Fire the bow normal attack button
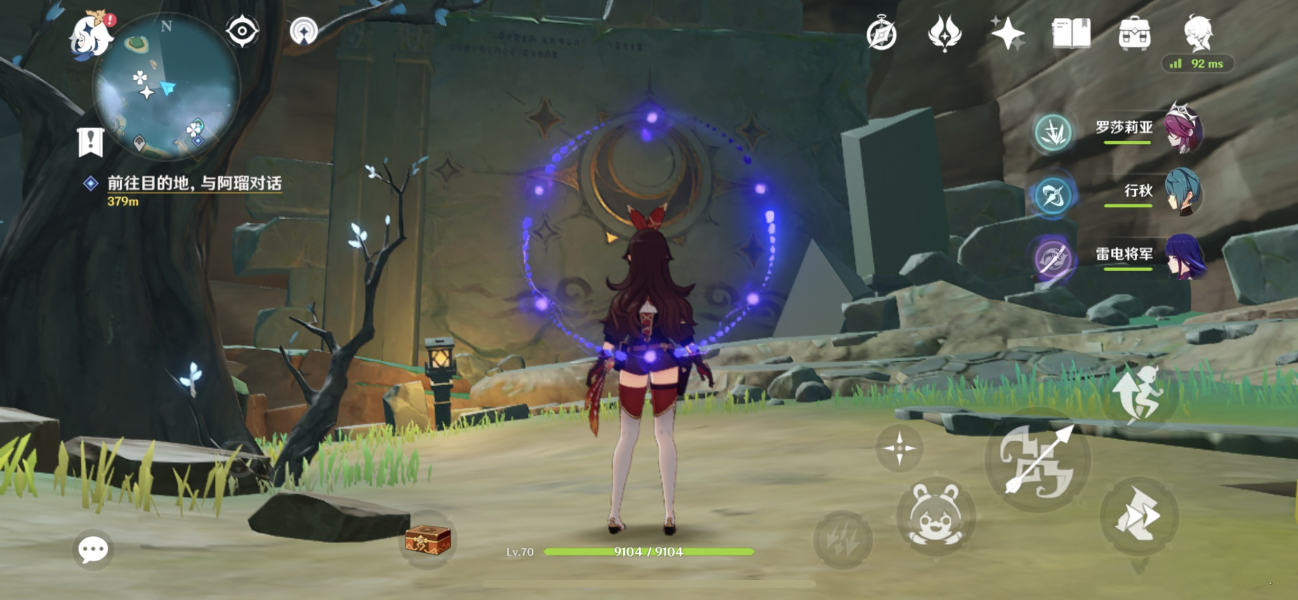The height and width of the screenshot is (600, 1298). (1037, 459)
